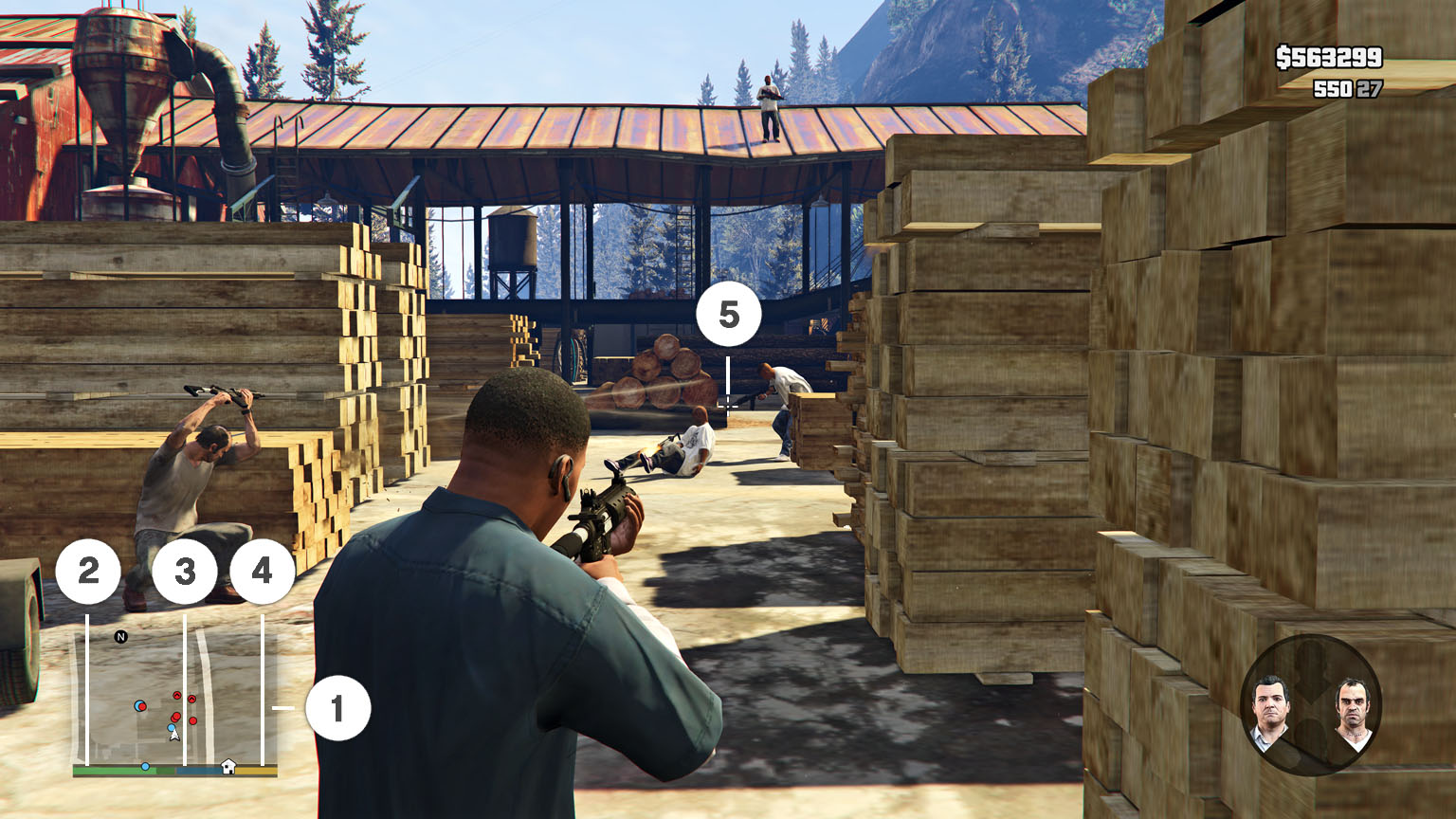
Task: Click the white player arrow on the minimap
Action: 174,735
